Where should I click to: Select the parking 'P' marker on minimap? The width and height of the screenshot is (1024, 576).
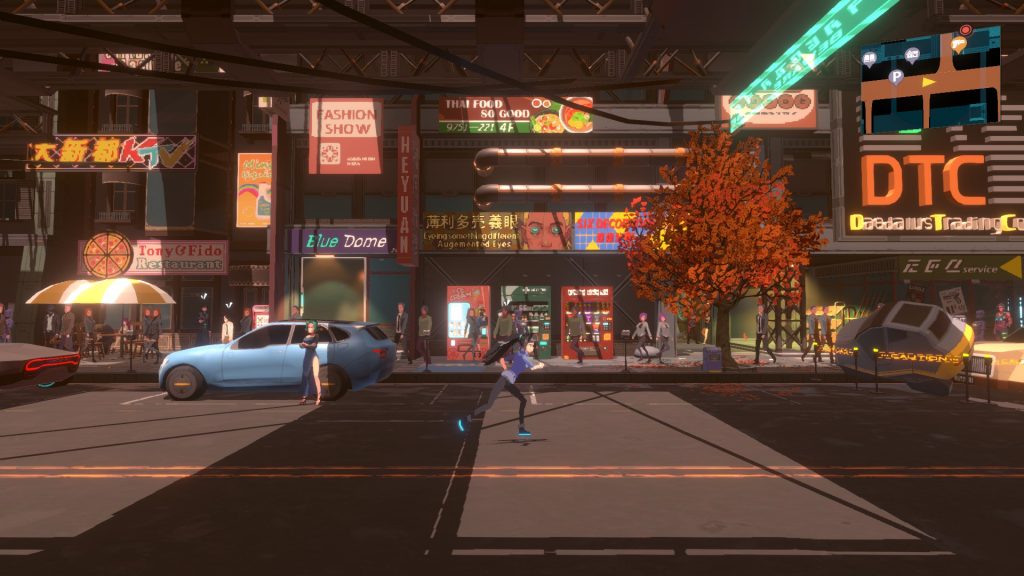pos(896,76)
